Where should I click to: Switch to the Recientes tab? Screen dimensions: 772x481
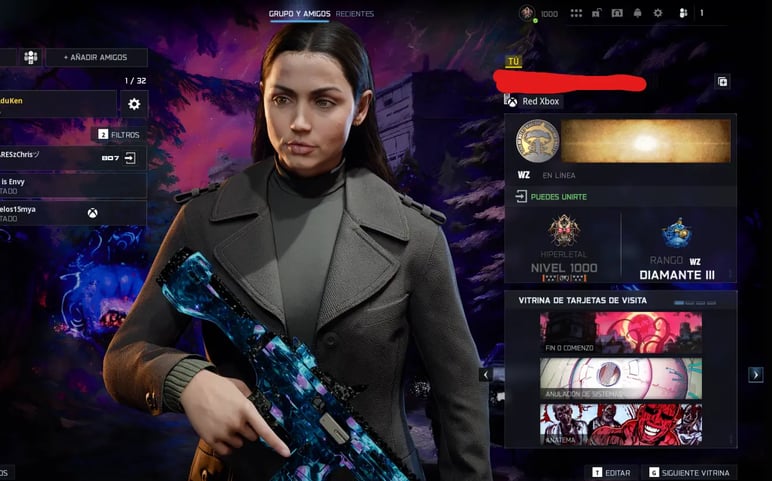pos(355,14)
